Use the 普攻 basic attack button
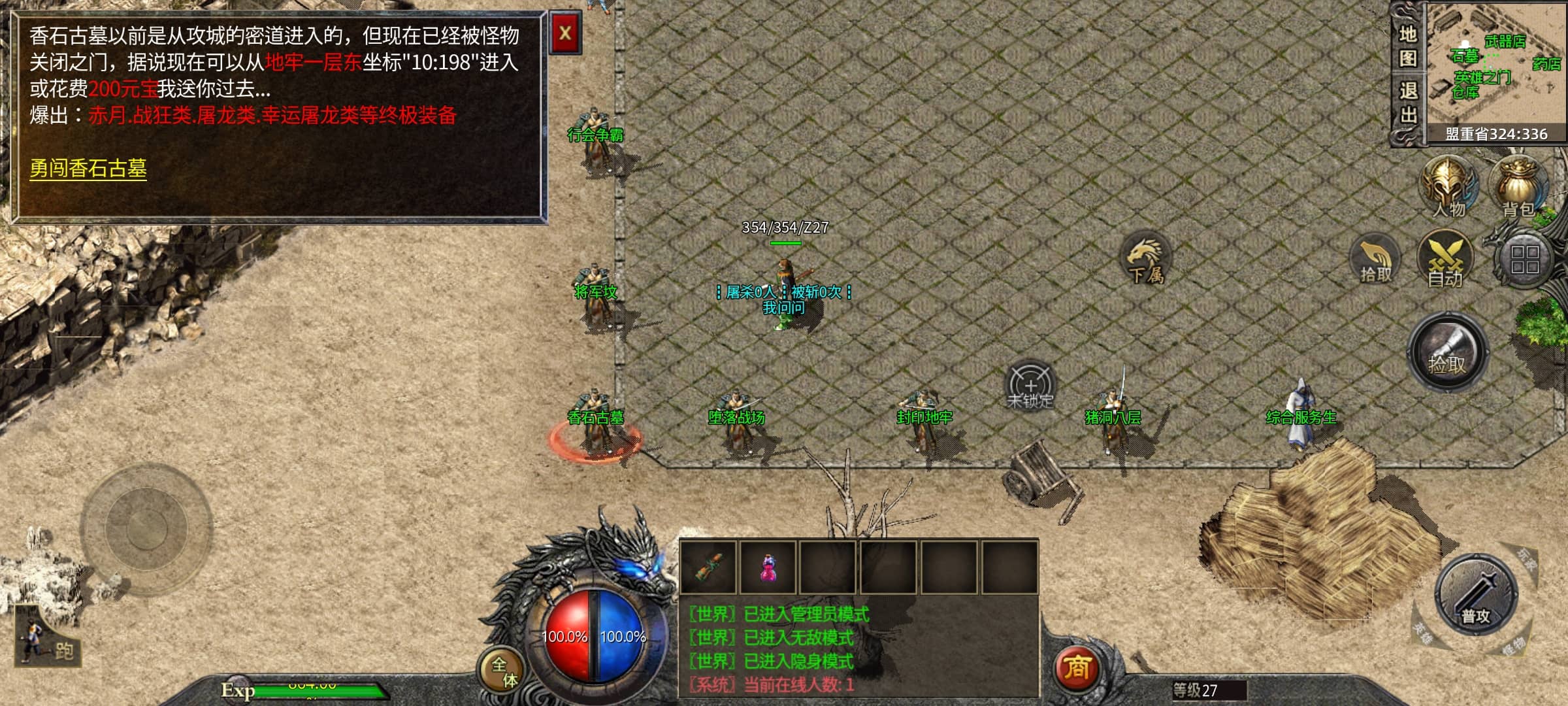 [x=1476, y=596]
